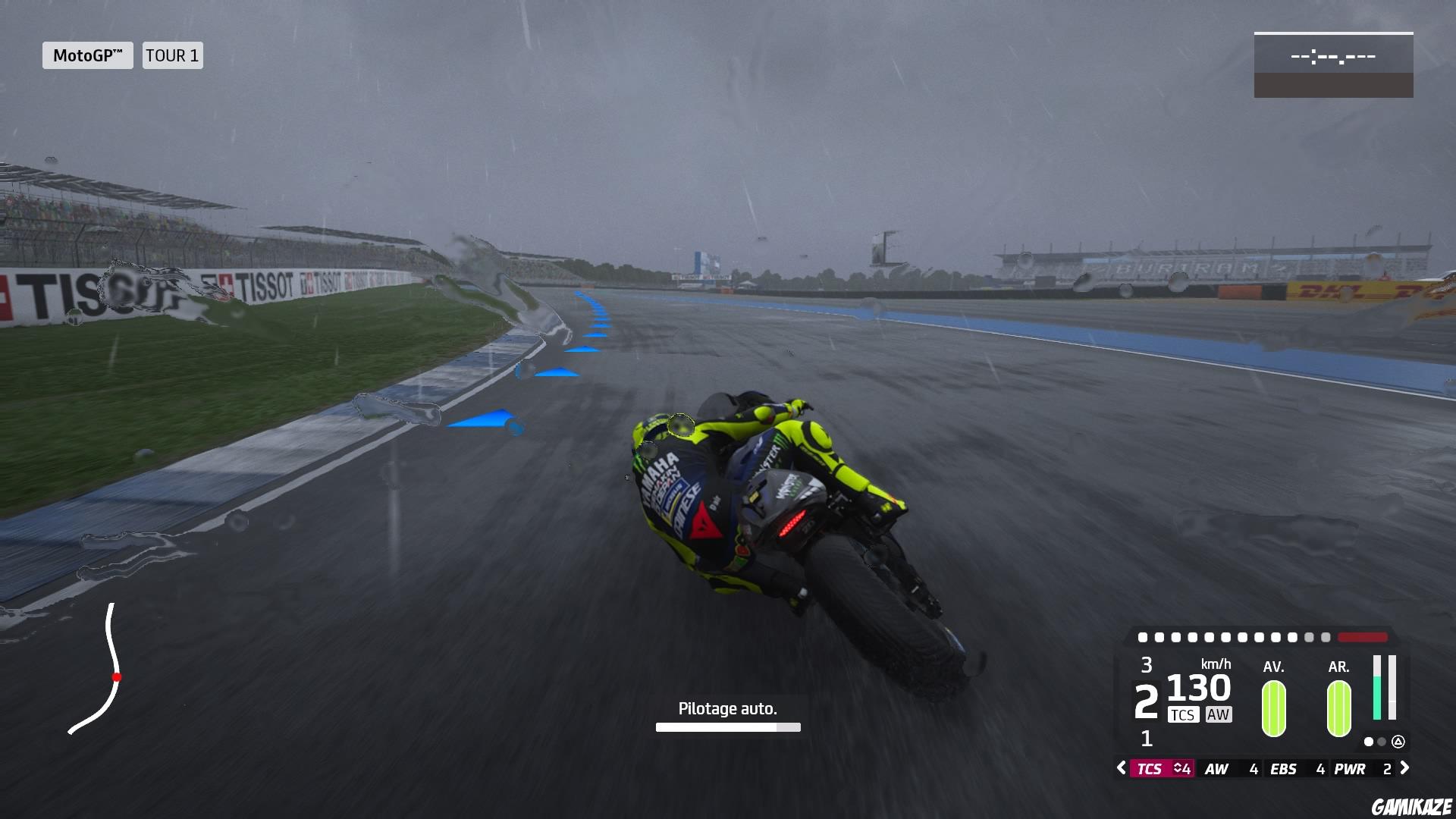Click the Pilotage auto. progress bar
The image size is (1456, 819).
[x=727, y=729]
